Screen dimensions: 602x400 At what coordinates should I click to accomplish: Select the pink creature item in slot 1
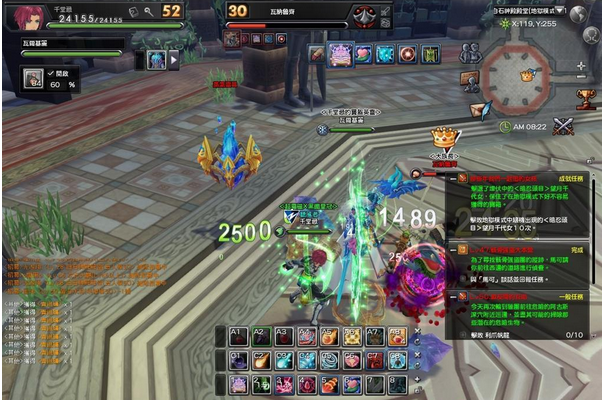pos(238,384)
